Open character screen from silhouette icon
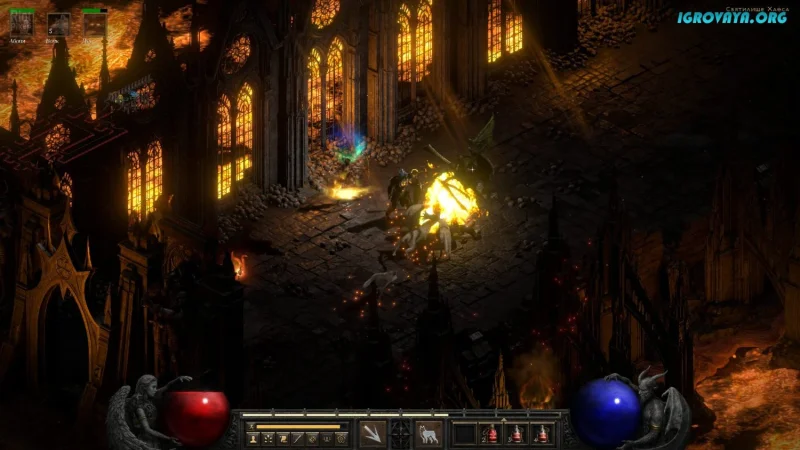800x450 pixels. pyautogui.click(x=254, y=438)
